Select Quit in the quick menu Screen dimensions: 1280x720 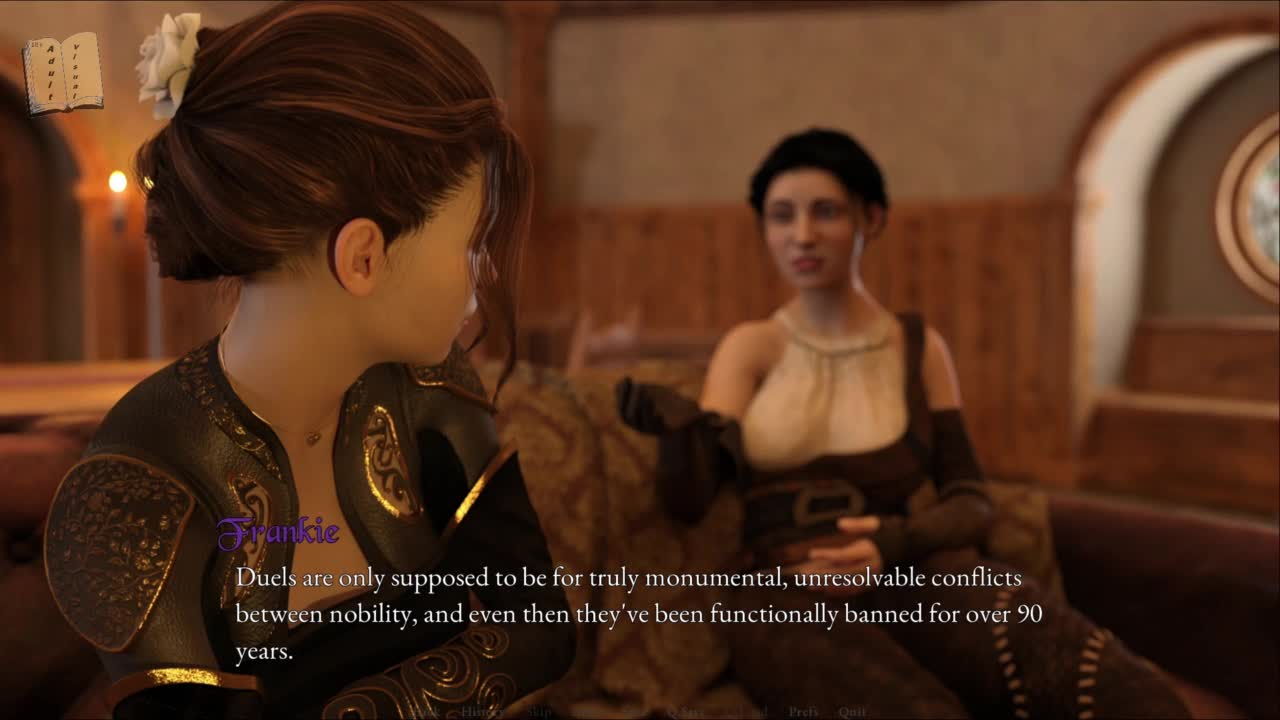pyautogui.click(x=852, y=712)
